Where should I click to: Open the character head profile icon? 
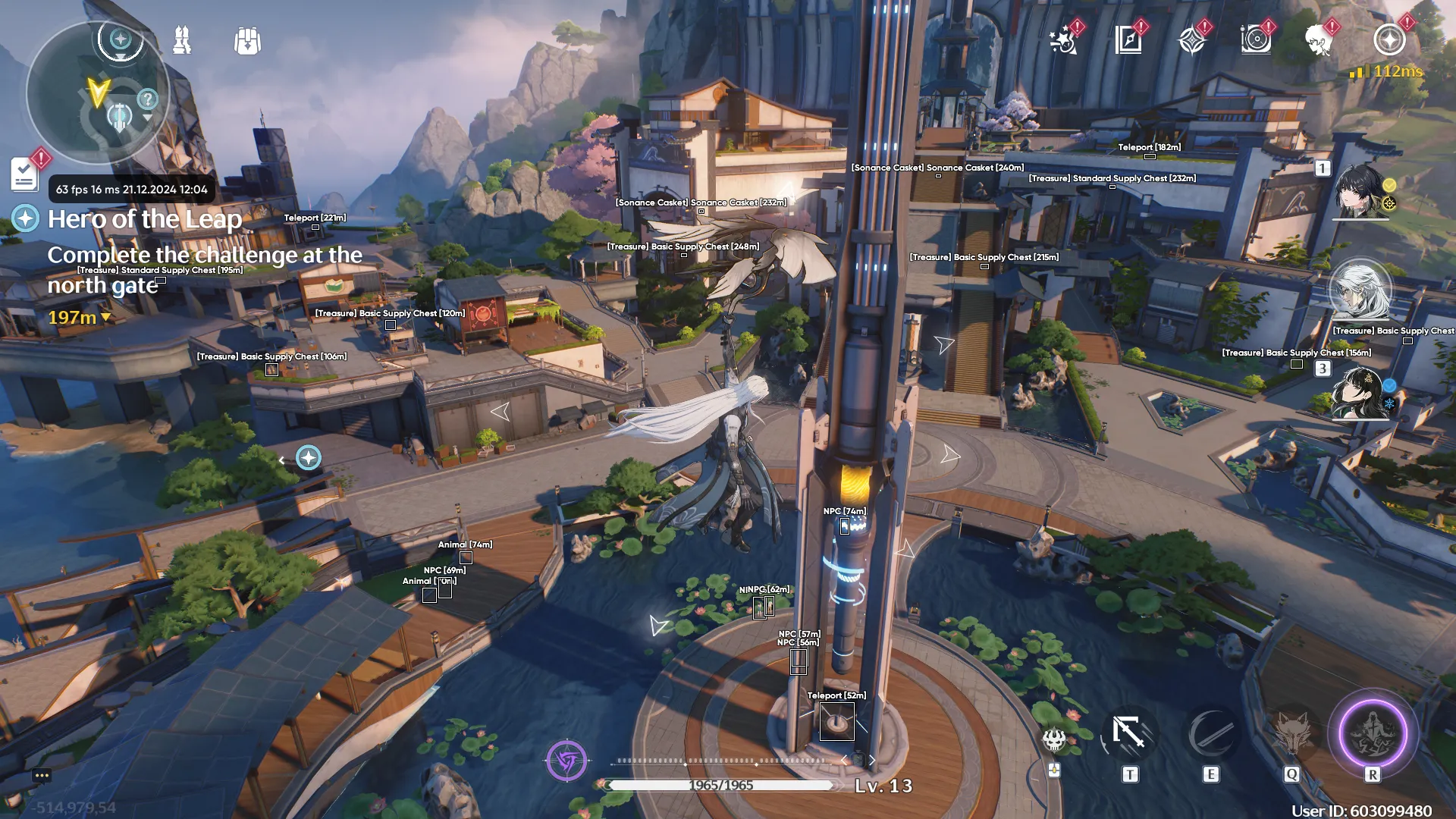point(1319,40)
